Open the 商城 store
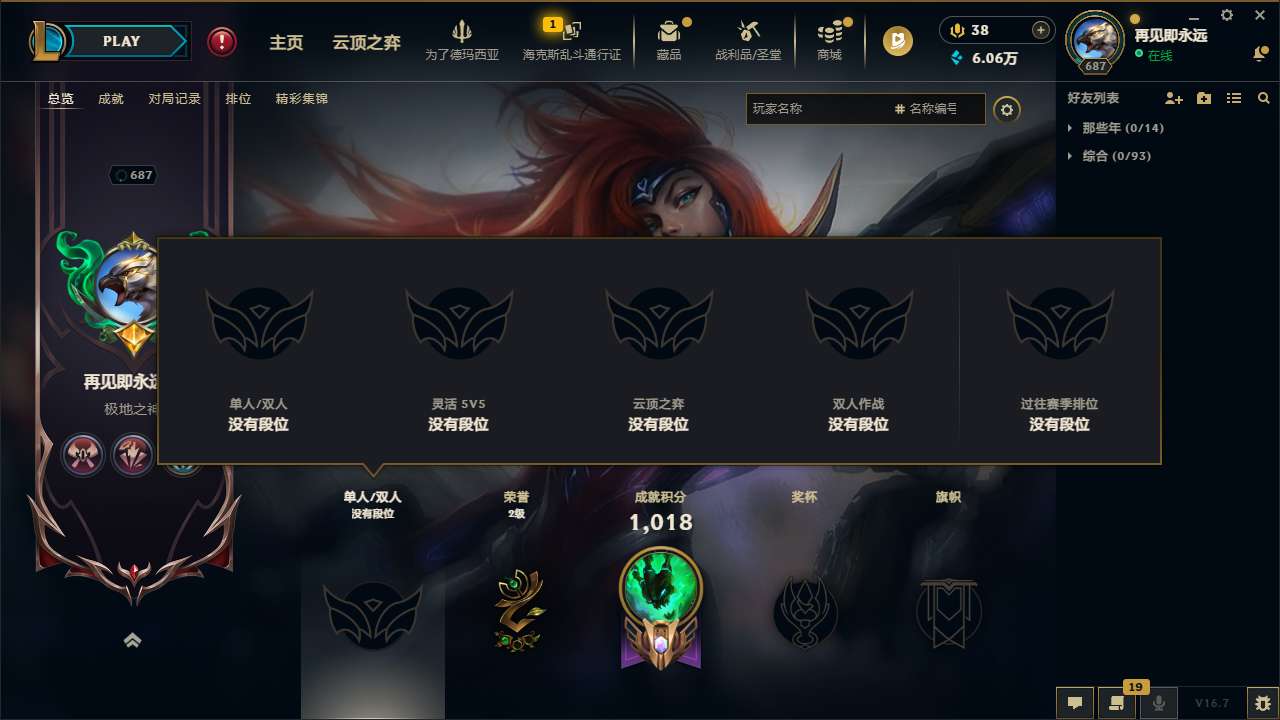Viewport: 1280px width, 720px height. coord(829,40)
